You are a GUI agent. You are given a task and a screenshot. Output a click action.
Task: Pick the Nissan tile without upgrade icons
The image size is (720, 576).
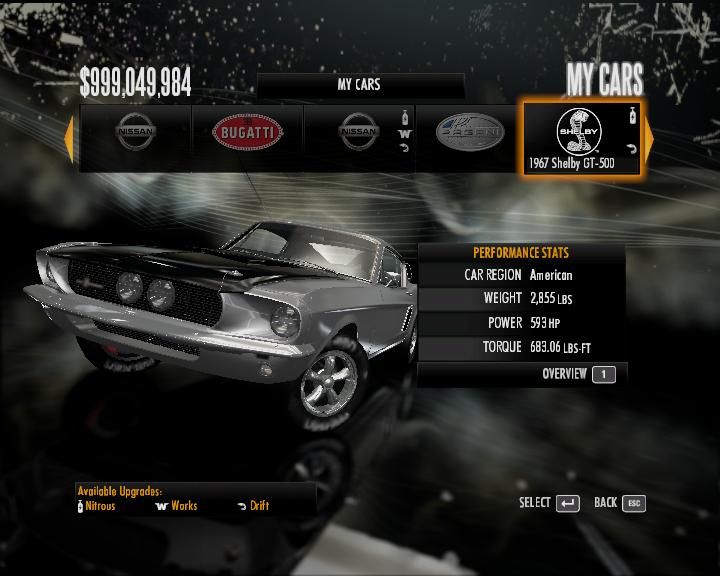tap(136, 135)
